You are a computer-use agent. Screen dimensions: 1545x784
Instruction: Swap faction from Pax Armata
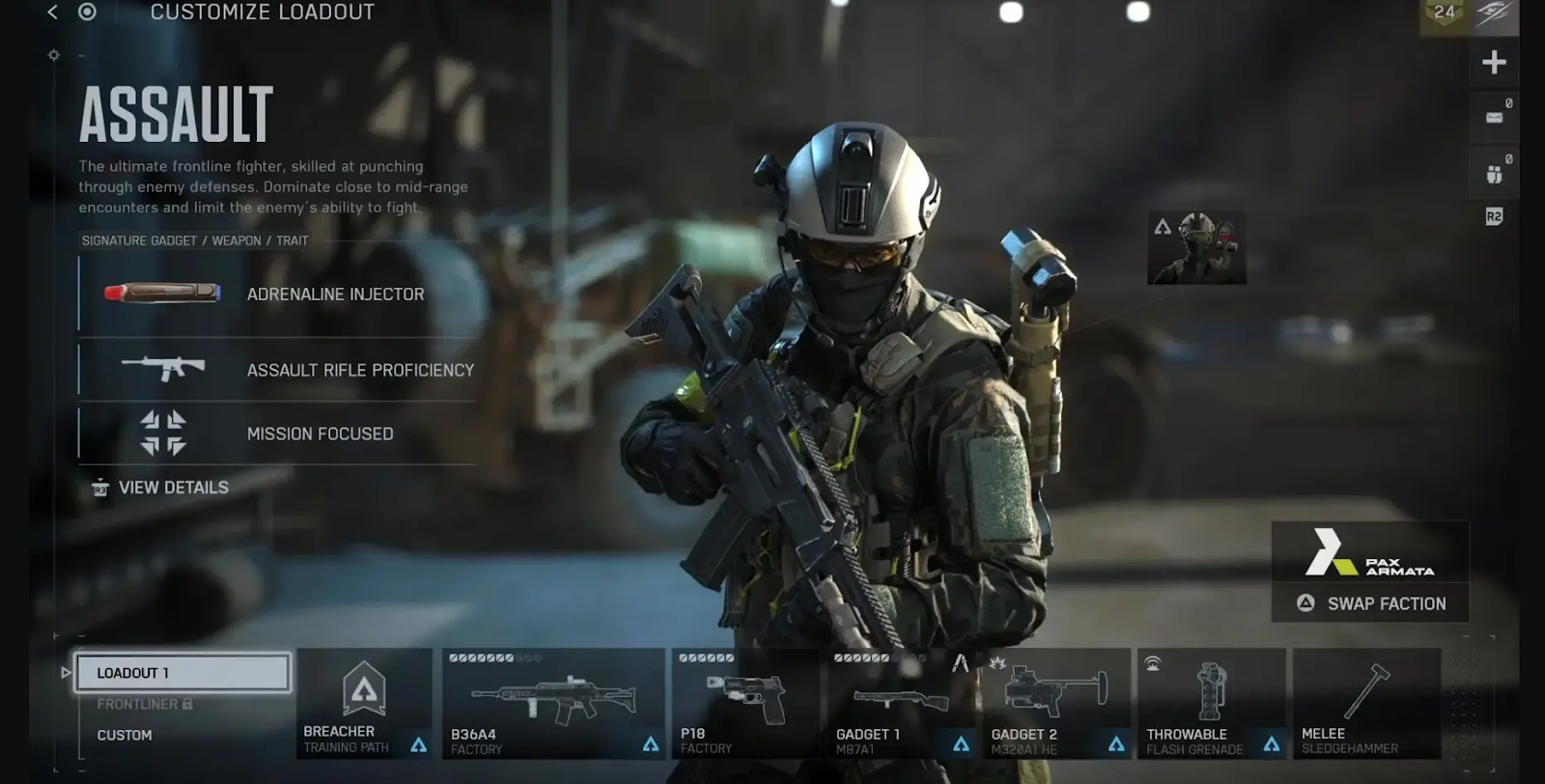pyautogui.click(x=1371, y=603)
